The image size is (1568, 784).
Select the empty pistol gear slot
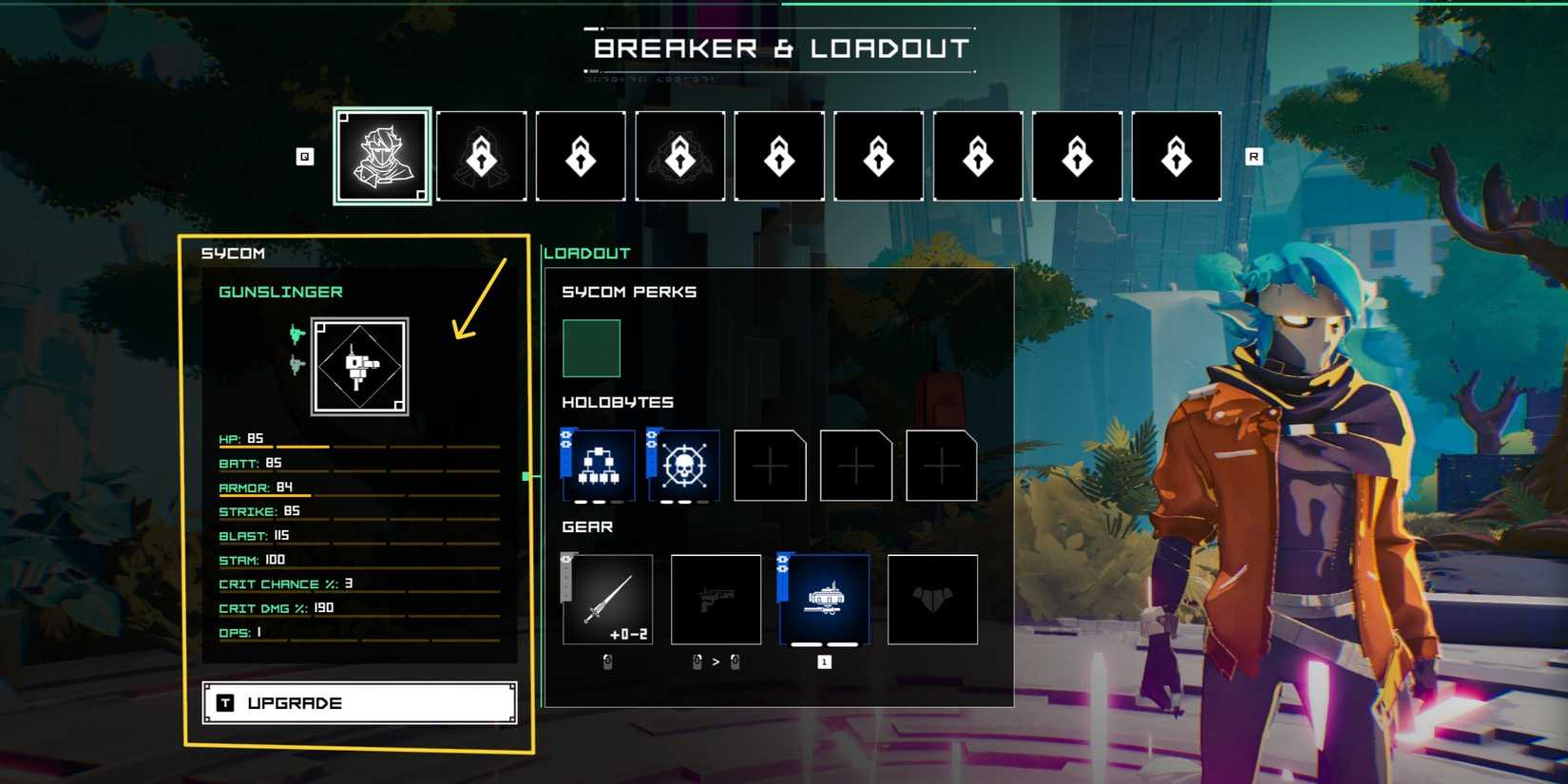point(716,600)
